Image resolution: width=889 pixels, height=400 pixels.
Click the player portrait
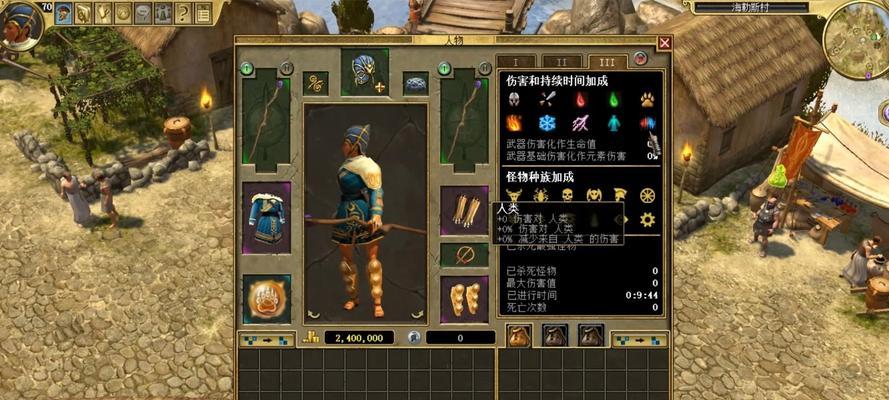click(20, 24)
